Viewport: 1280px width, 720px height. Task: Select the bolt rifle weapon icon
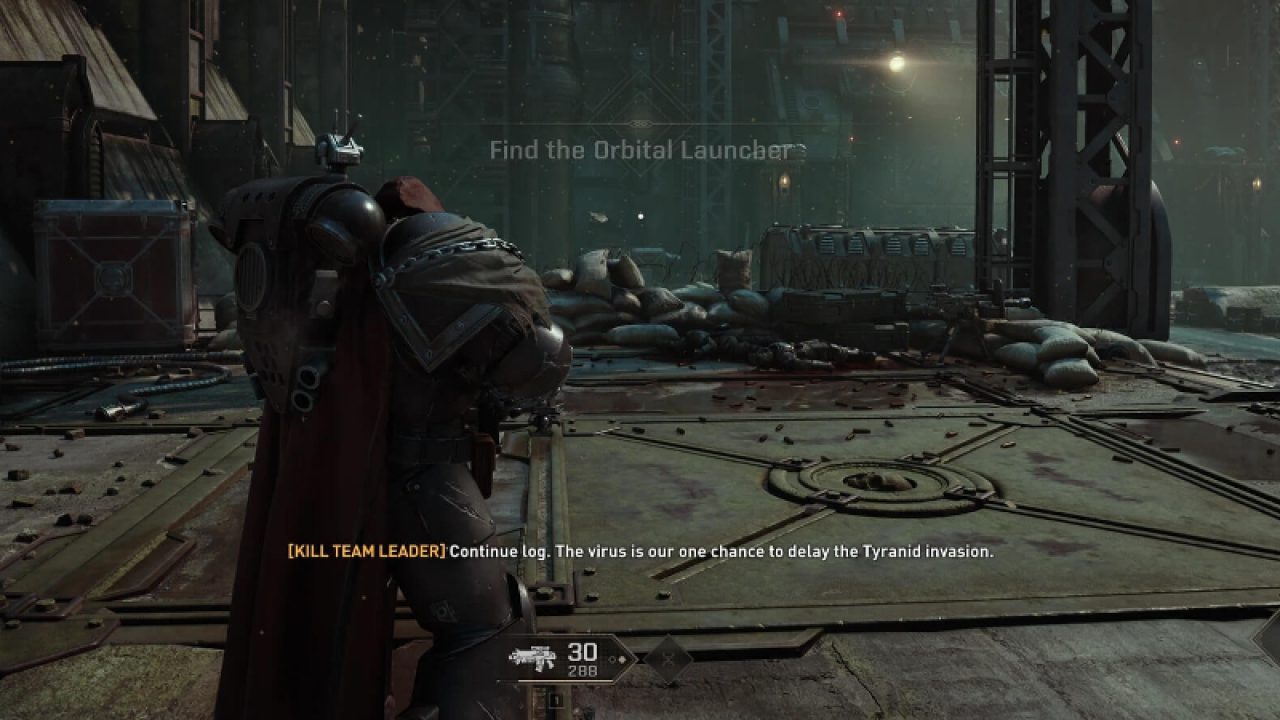click(532, 657)
